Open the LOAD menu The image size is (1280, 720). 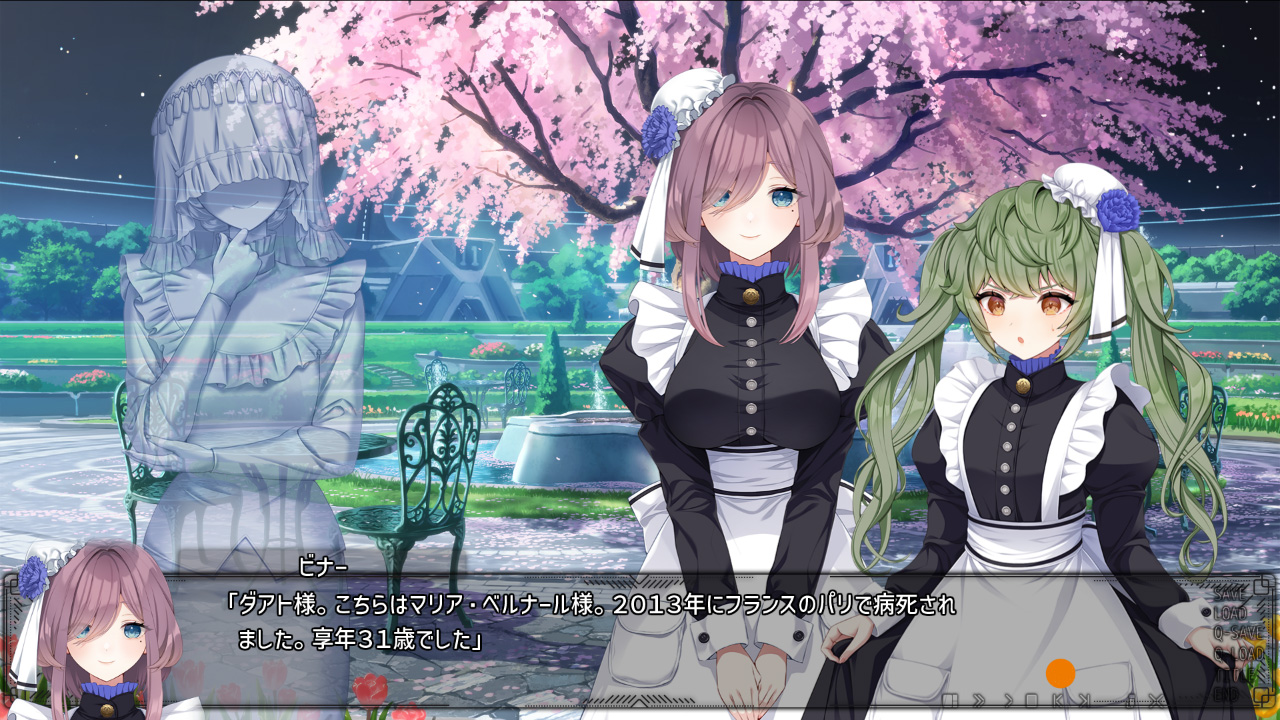pyautogui.click(x=1231, y=613)
